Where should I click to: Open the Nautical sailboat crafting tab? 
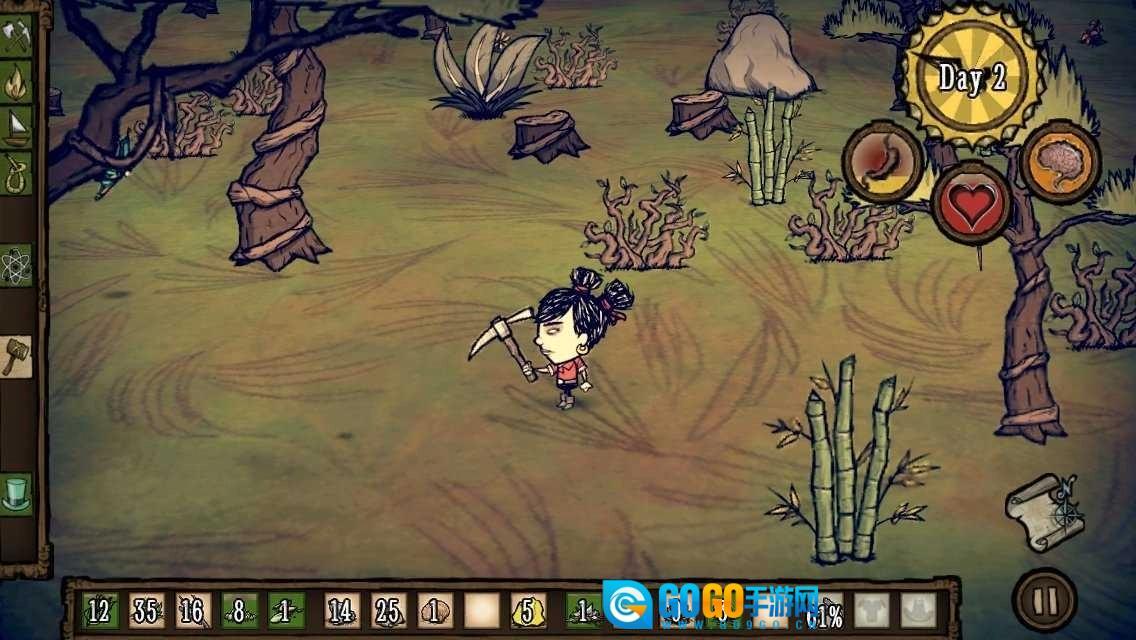click(x=17, y=126)
